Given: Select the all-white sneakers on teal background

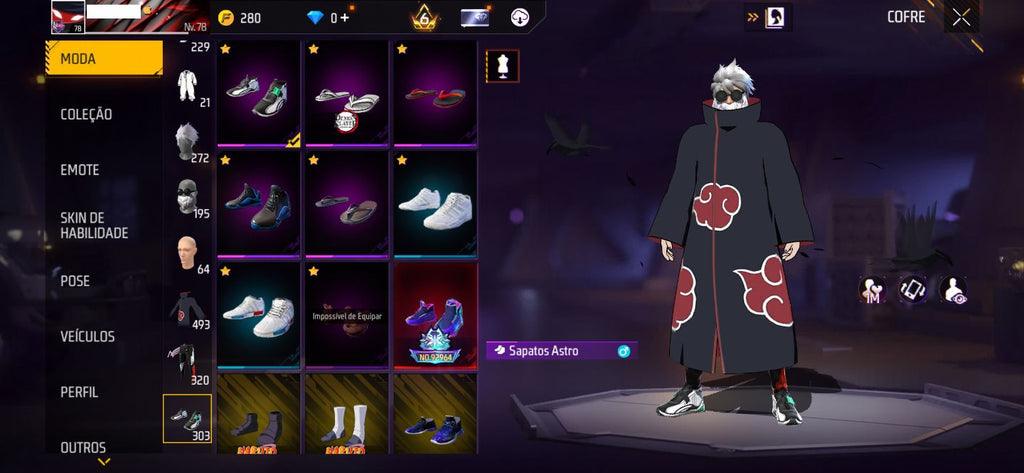Looking at the screenshot, I should click(x=435, y=208).
